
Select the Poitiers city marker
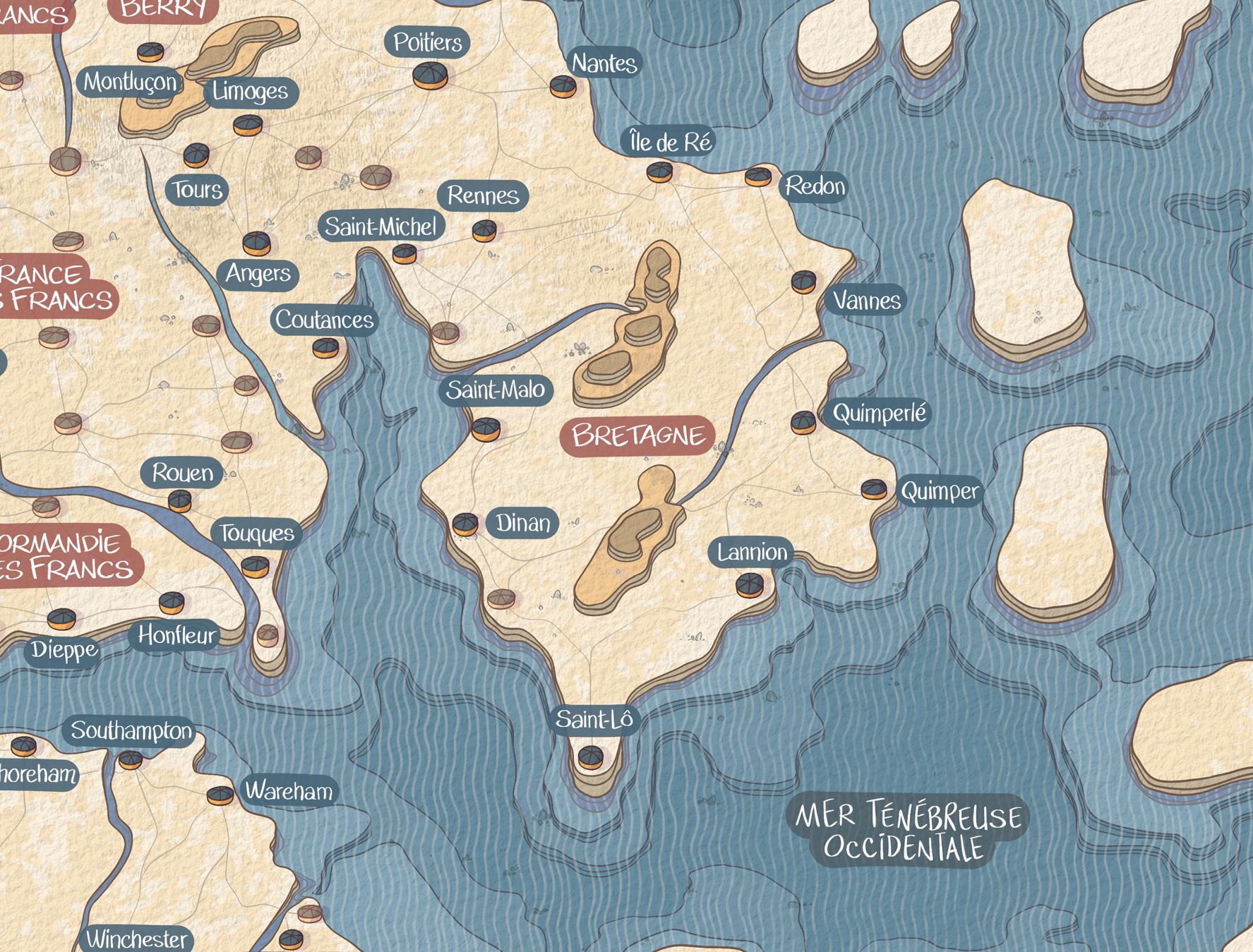(x=430, y=75)
